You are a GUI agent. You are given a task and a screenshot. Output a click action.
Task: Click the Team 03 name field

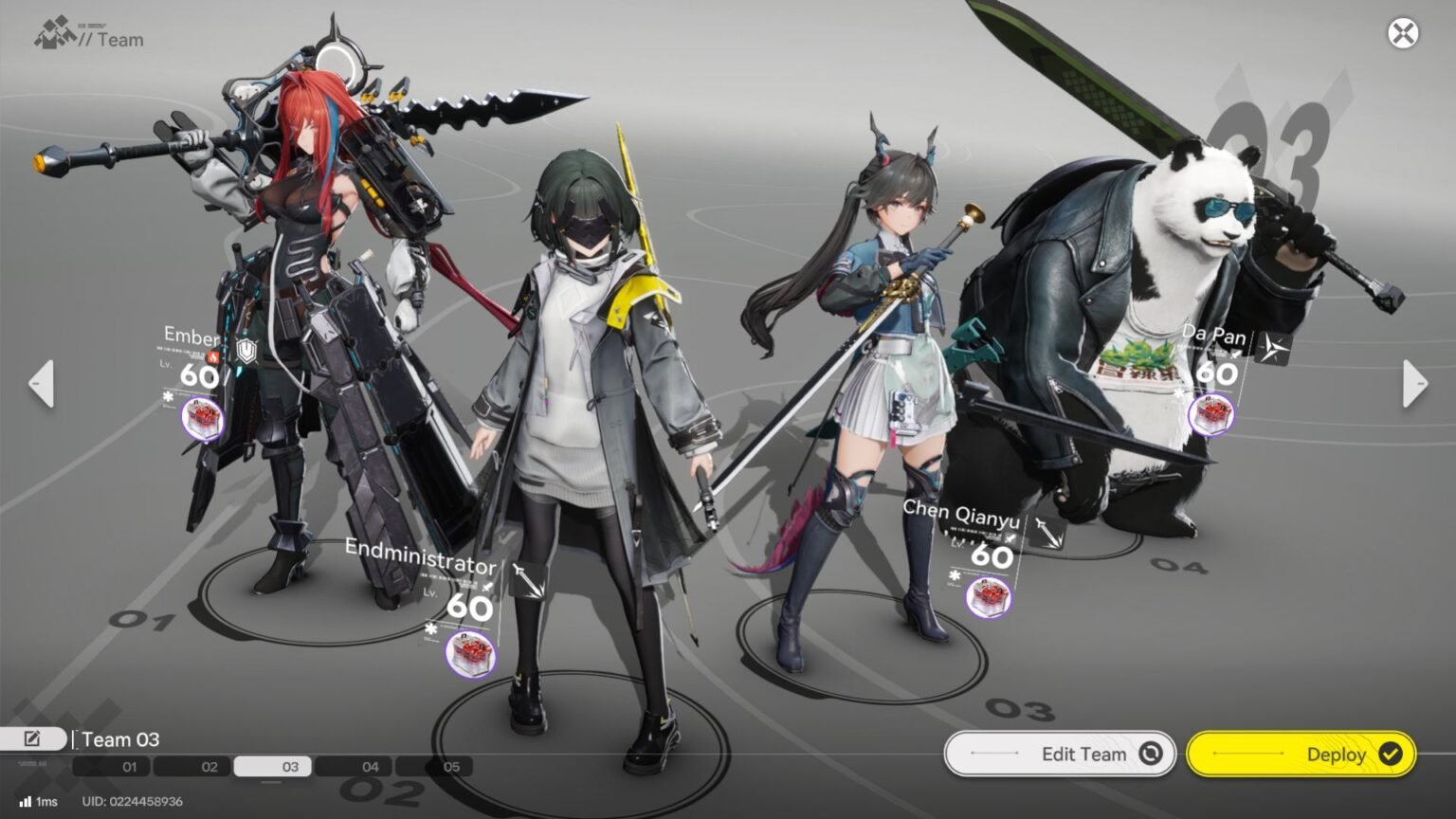[x=121, y=739]
